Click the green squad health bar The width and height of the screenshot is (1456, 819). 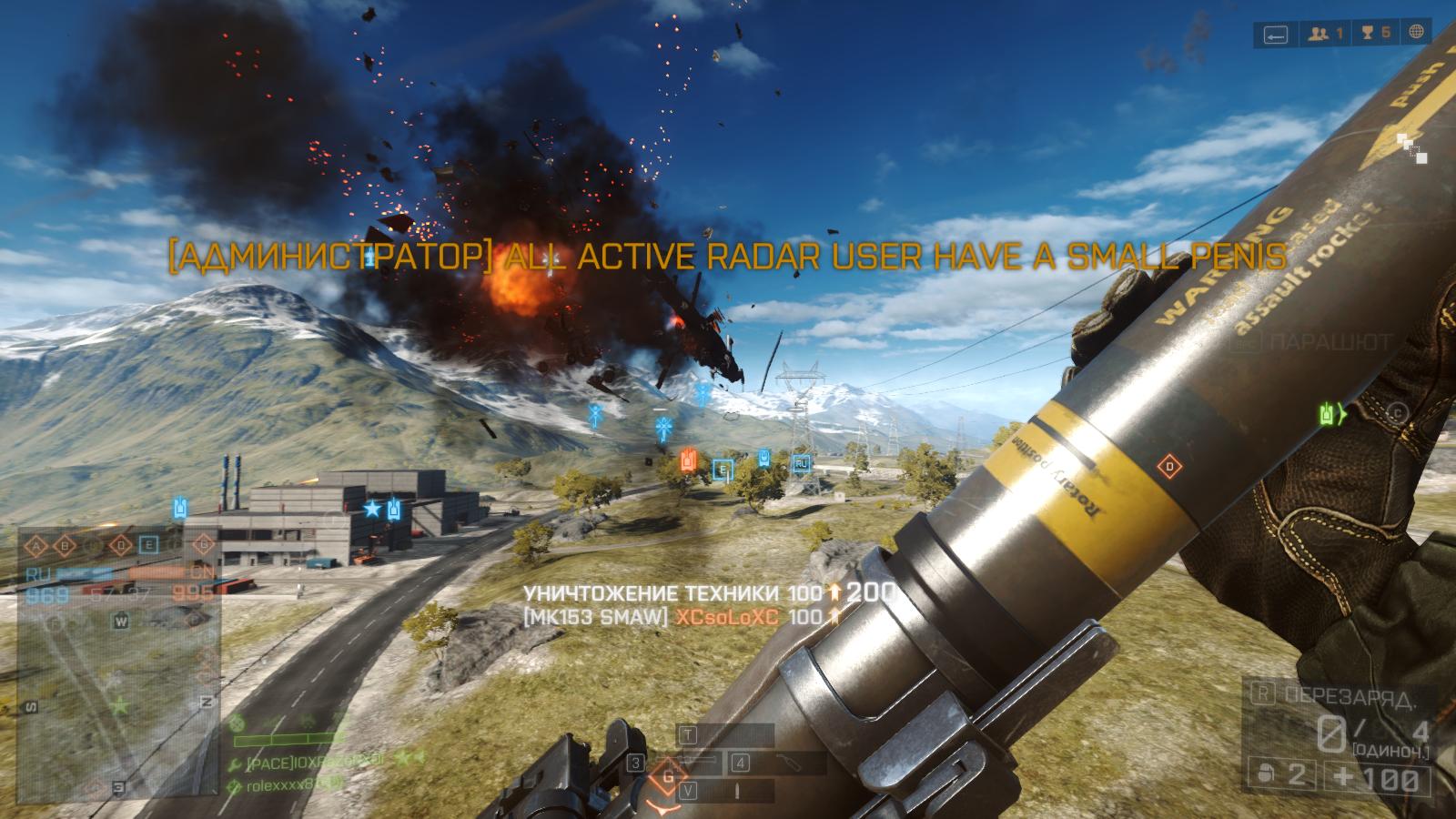(285, 740)
